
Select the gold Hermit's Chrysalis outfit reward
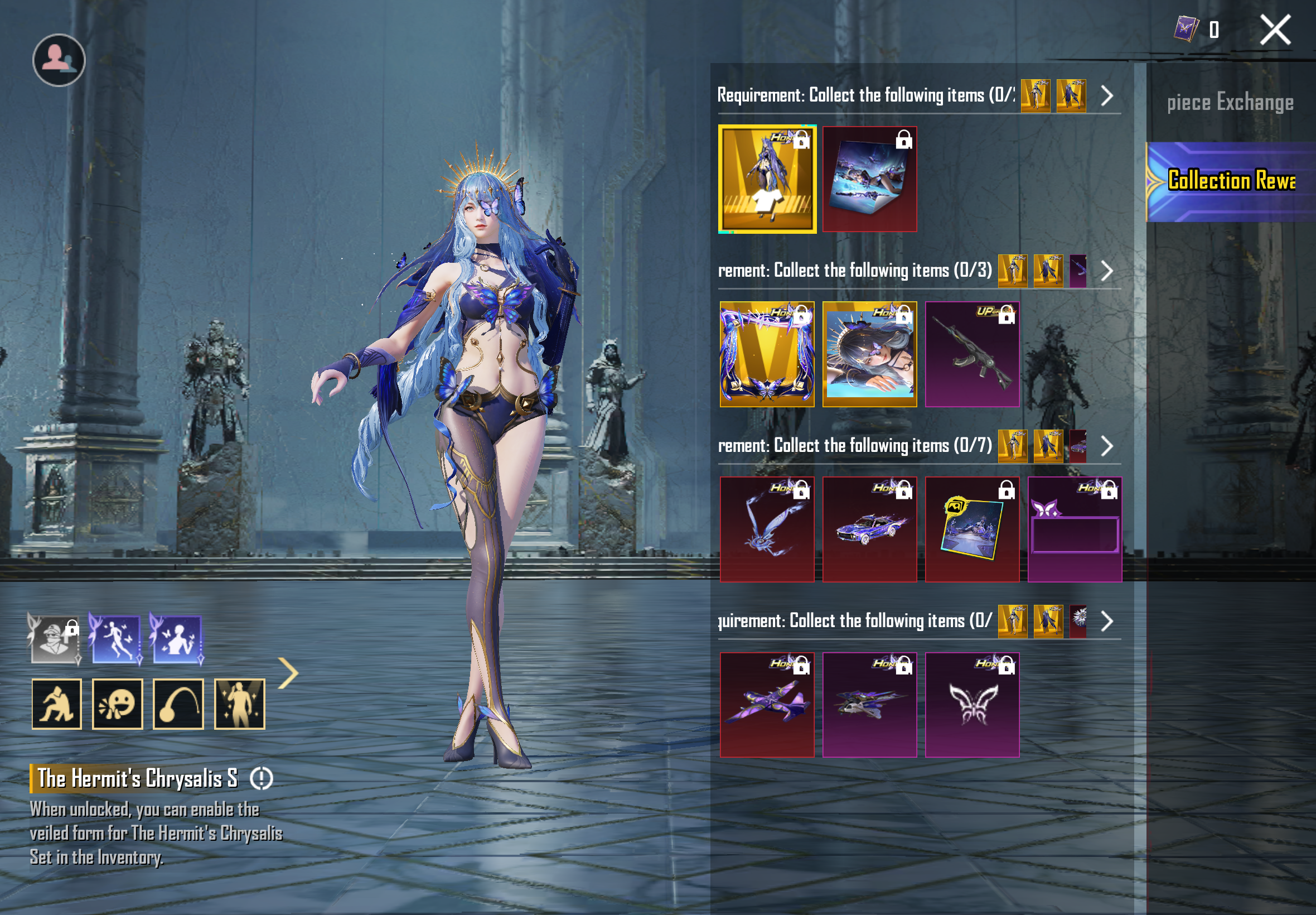(x=767, y=180)
